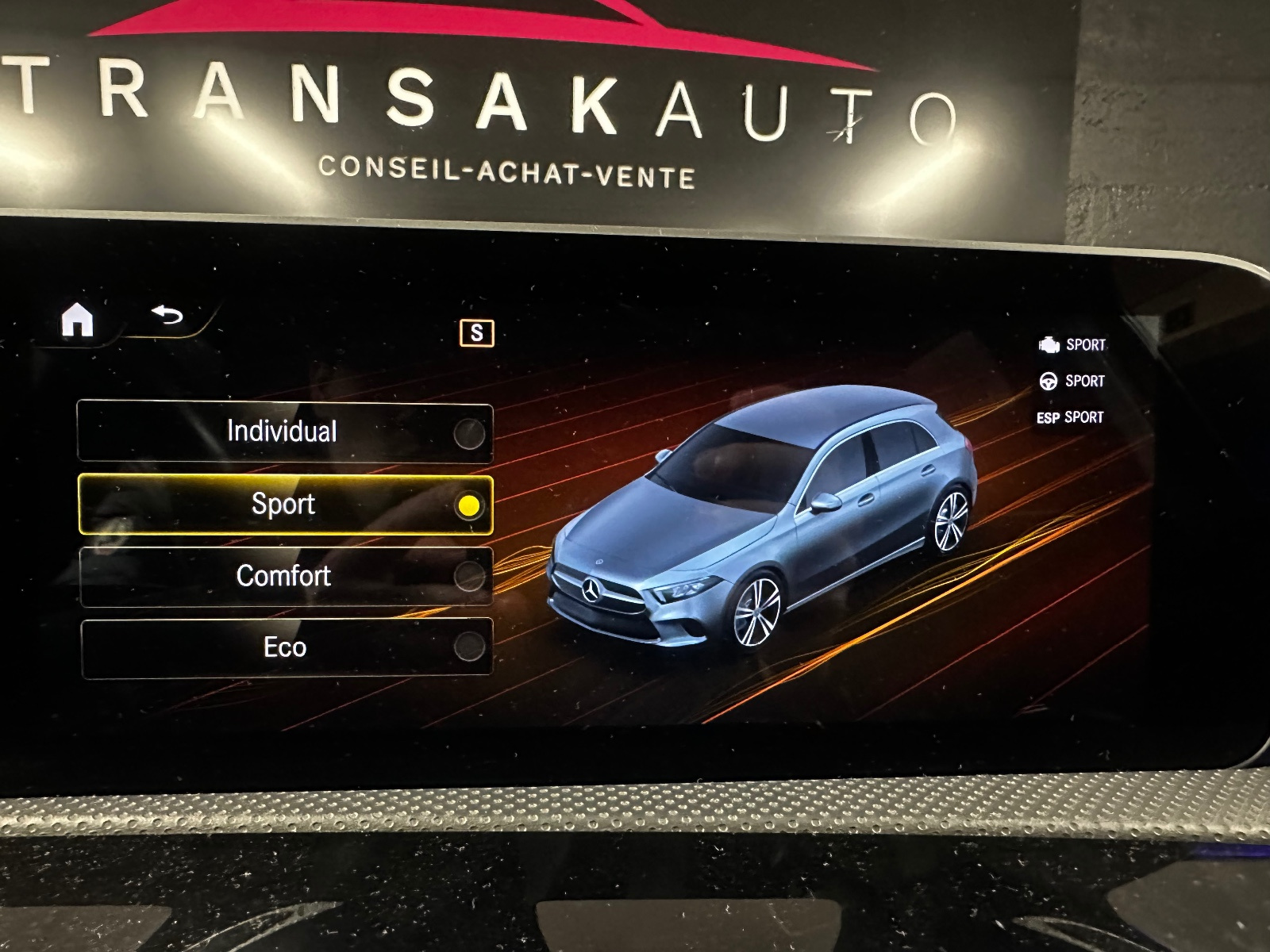
Task: Go to the home screen
Action: click(x=78, y=321)
